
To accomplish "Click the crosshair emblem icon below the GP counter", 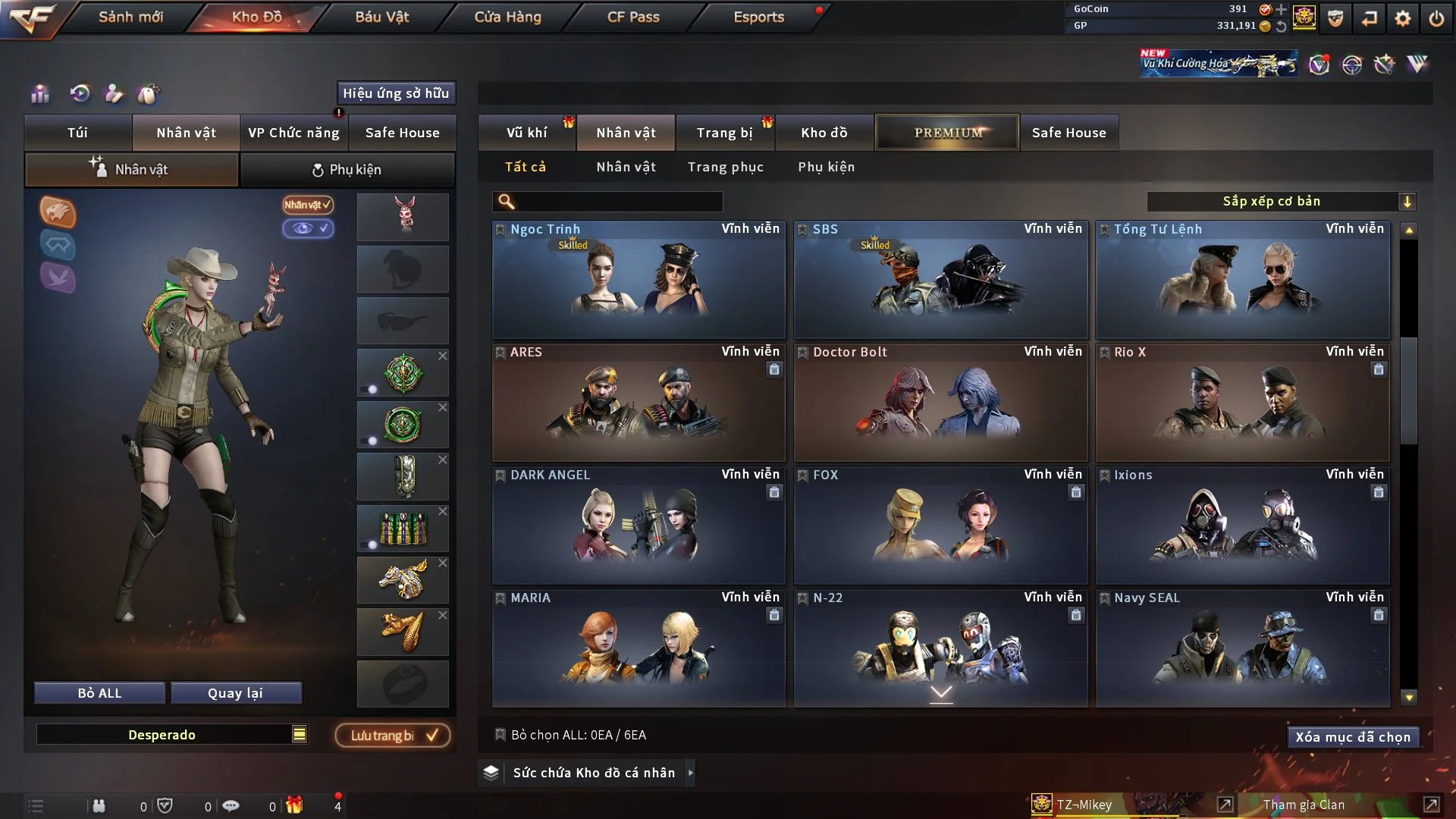I will (1354, 64).
